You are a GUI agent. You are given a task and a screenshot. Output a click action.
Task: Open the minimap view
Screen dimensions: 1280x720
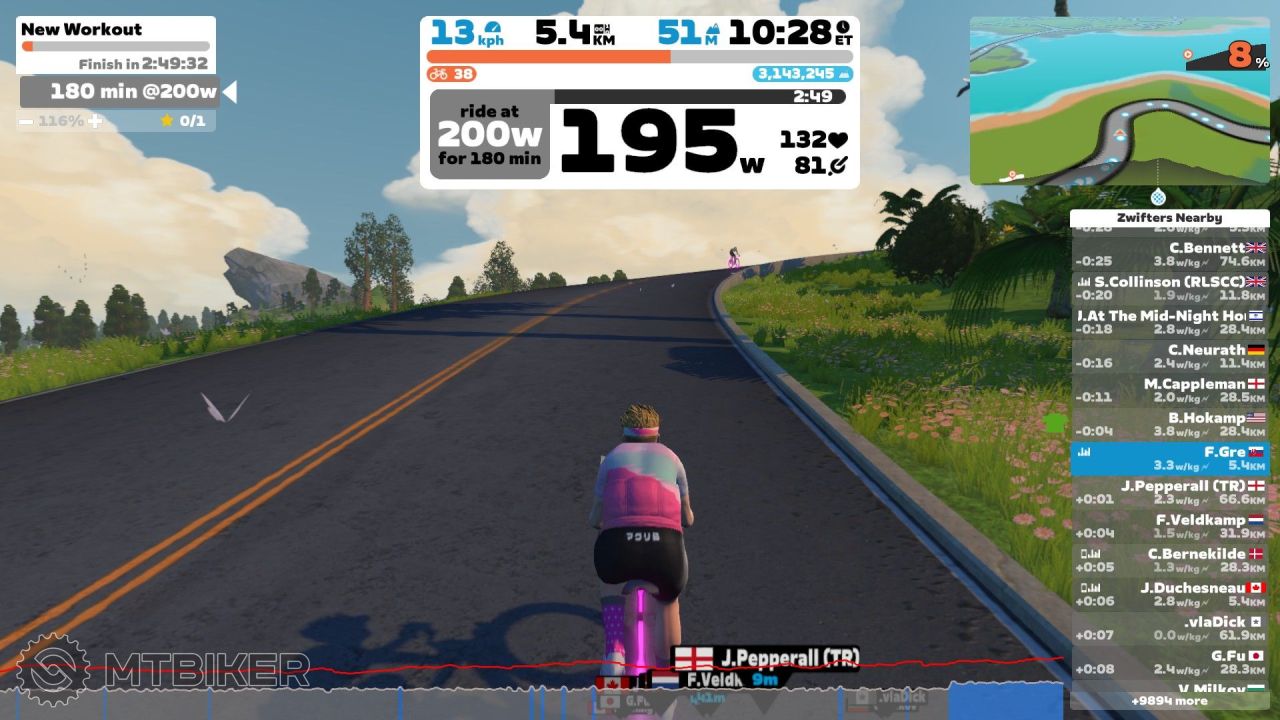1119,100
